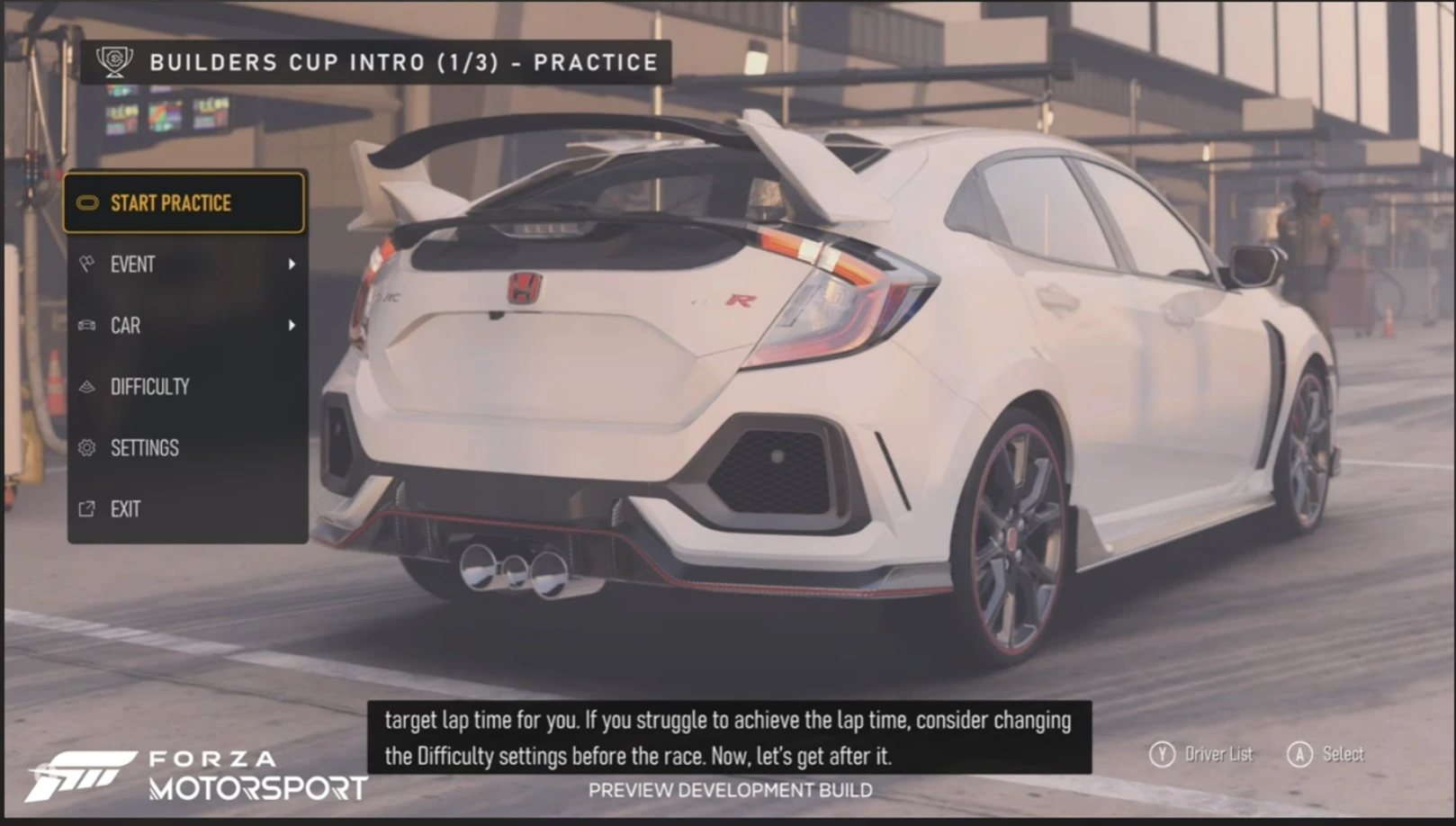The image size is (1456, 826).
Task: Click the car icon beside the Car menu entry
Action: pyautogui.click(x=86, y=325)
